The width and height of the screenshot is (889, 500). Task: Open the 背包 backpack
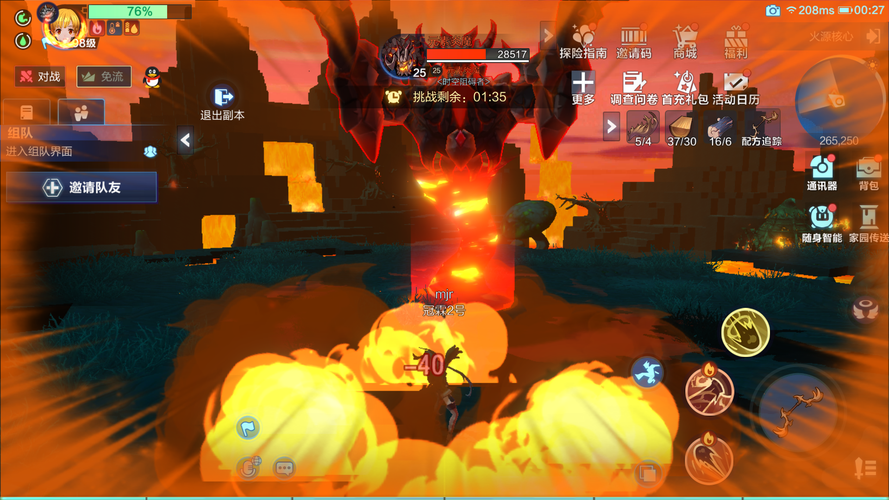[867, 172]
